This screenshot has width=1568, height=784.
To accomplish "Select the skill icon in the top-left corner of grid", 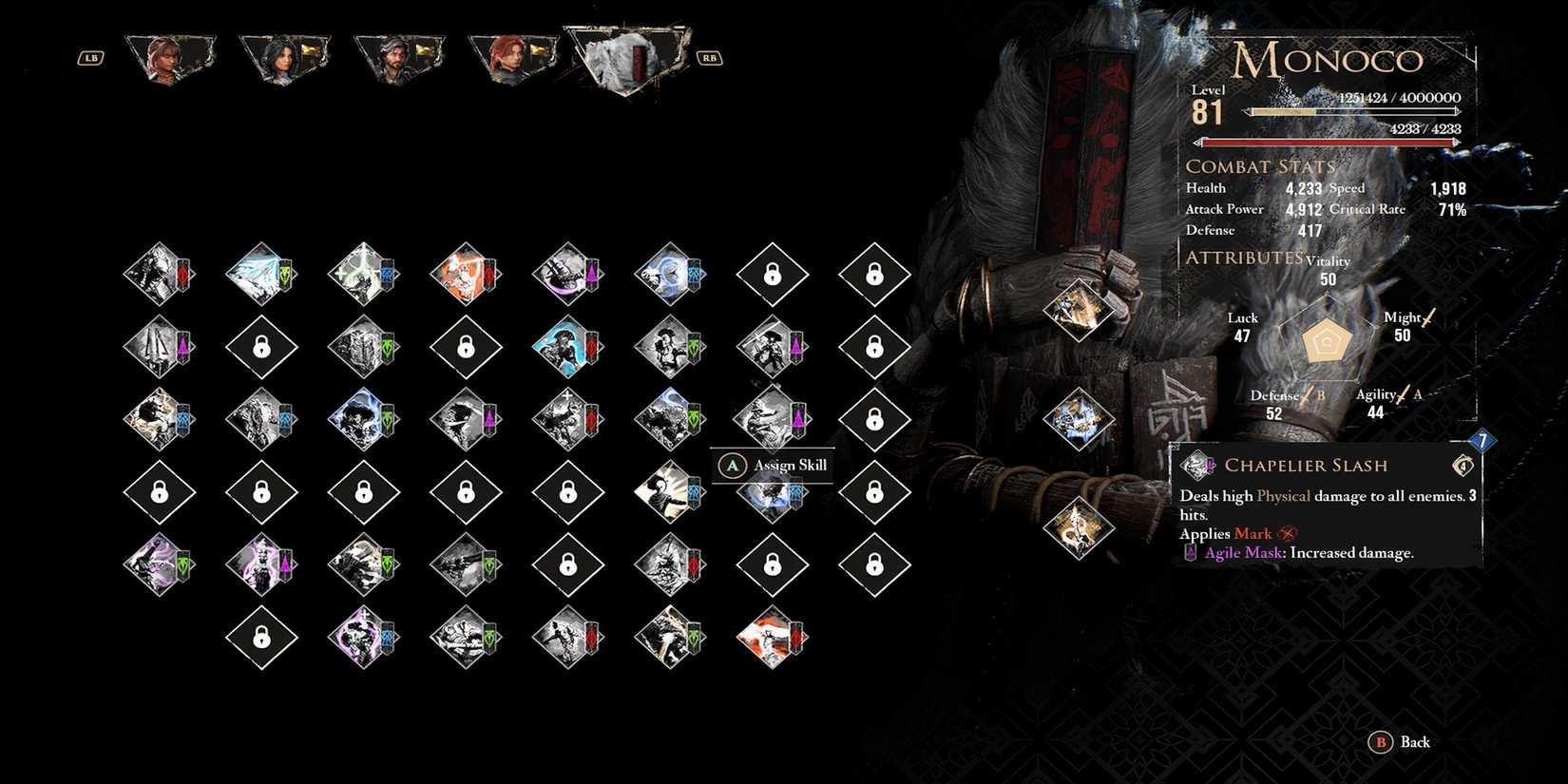I will point(159,276).
